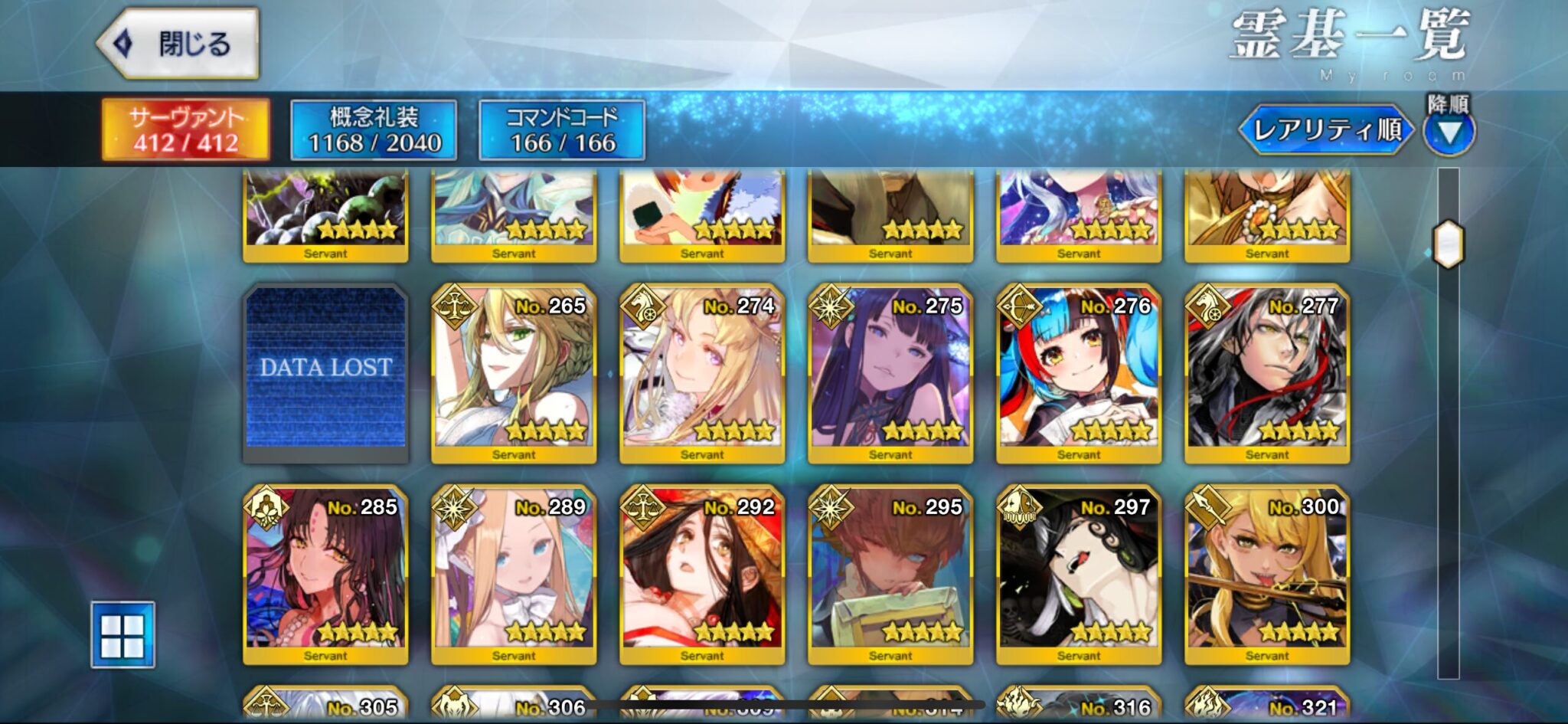Switch to the サーヴァント tab
The height and width of the screenshot is (724, 1568).
pyautogui.click(x=186, y=129)
